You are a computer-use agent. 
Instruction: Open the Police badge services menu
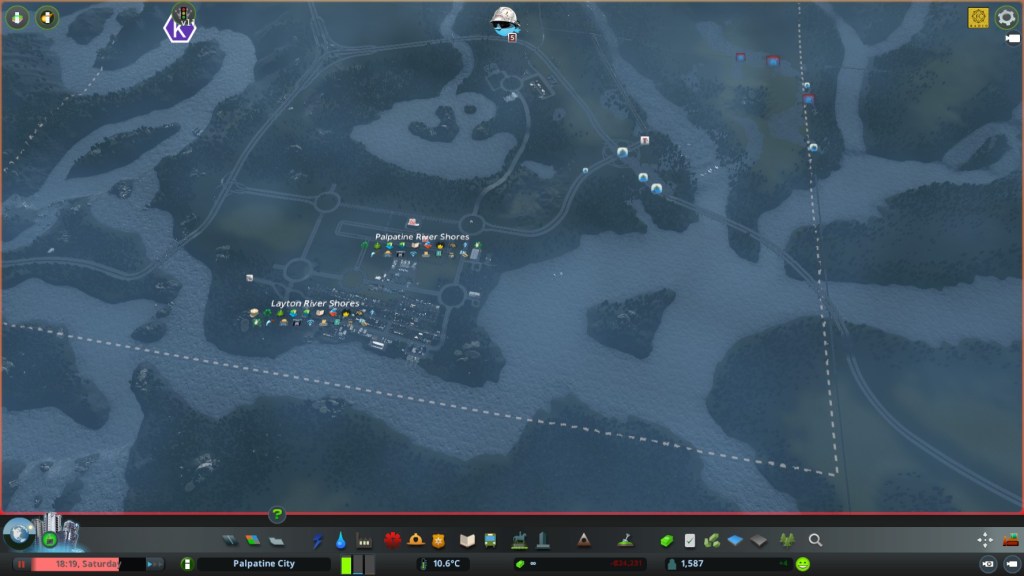point(437,540)
